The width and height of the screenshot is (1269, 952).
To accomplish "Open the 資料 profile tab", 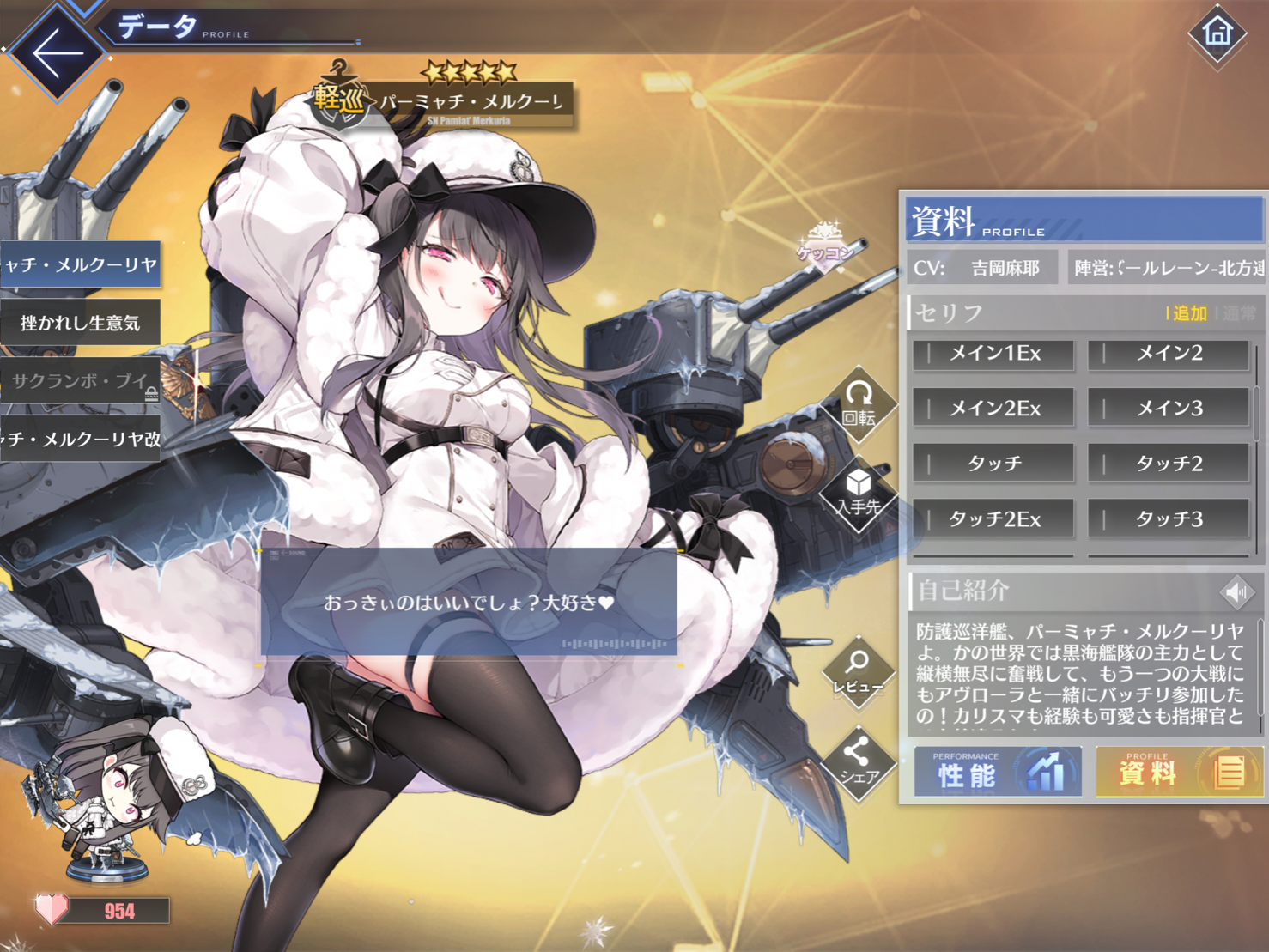I will pos(1179,772).
